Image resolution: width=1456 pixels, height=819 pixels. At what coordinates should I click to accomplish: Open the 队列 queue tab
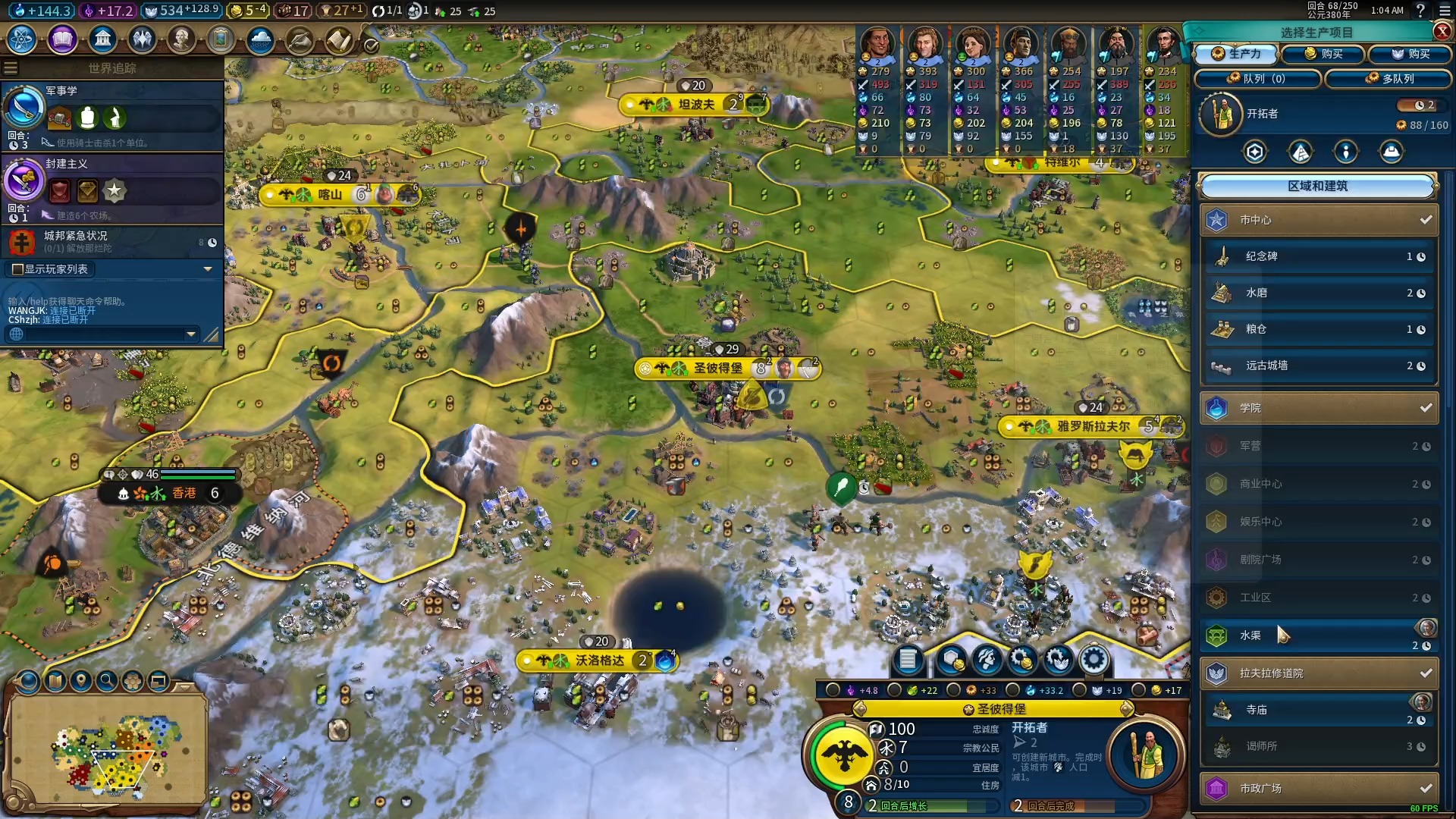pos(1257,79)
